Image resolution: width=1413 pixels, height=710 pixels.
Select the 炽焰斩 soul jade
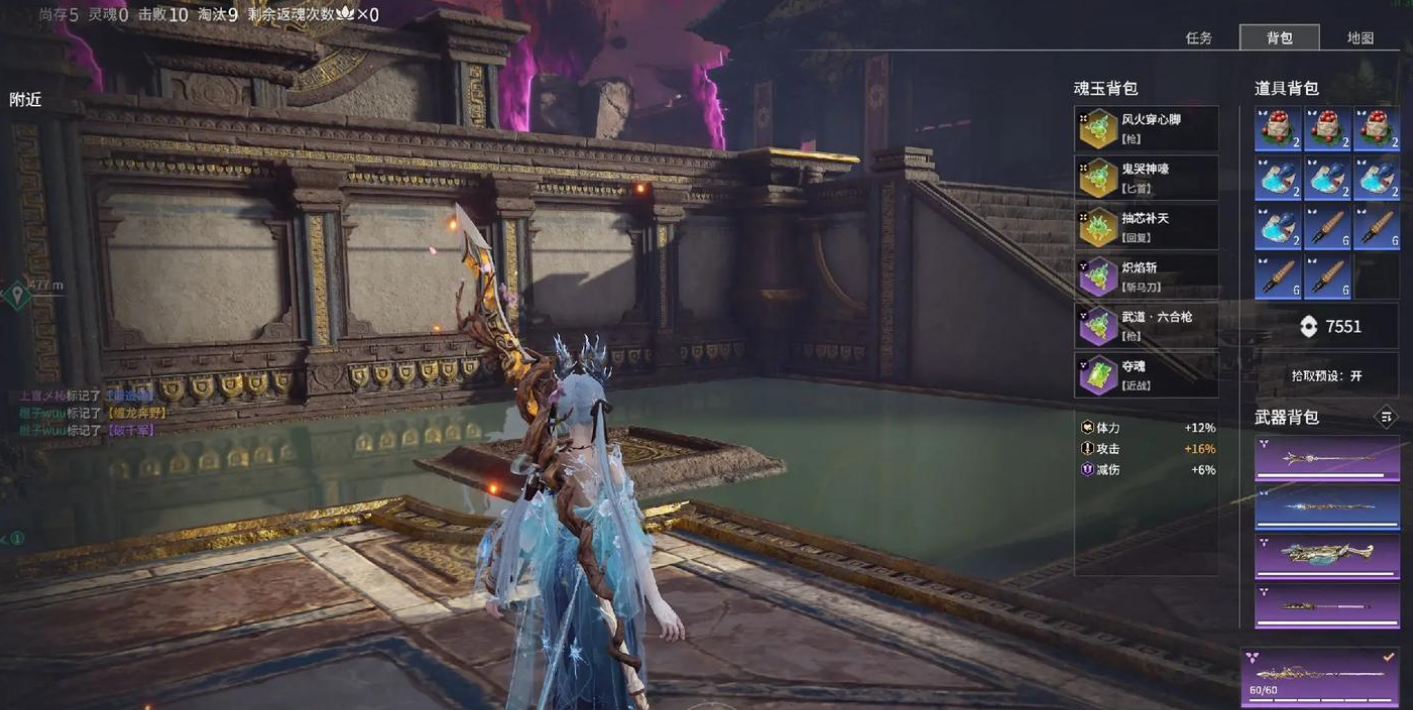(x=1146, y=275)
